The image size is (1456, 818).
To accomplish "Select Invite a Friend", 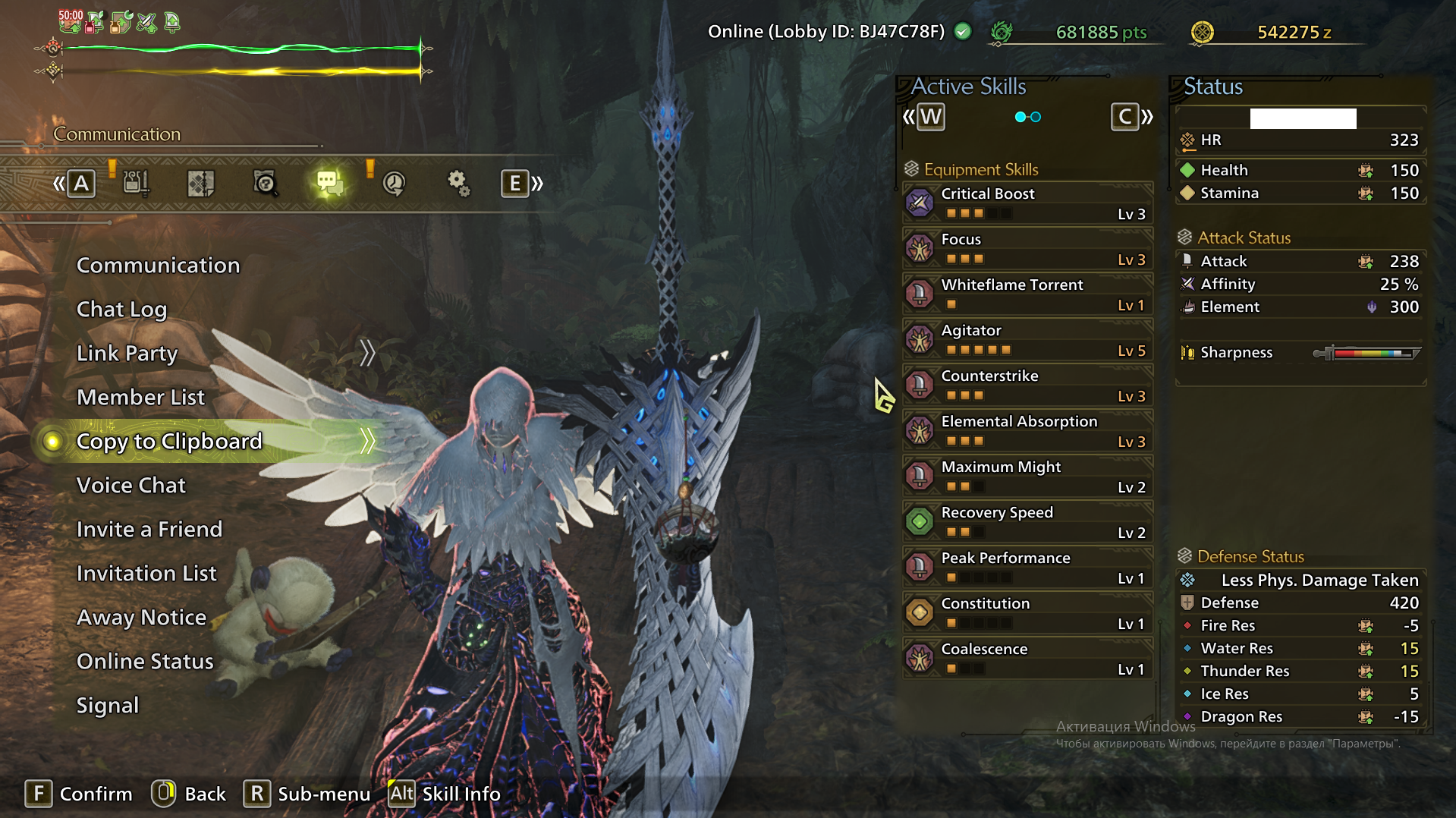I will coord(149,530).
